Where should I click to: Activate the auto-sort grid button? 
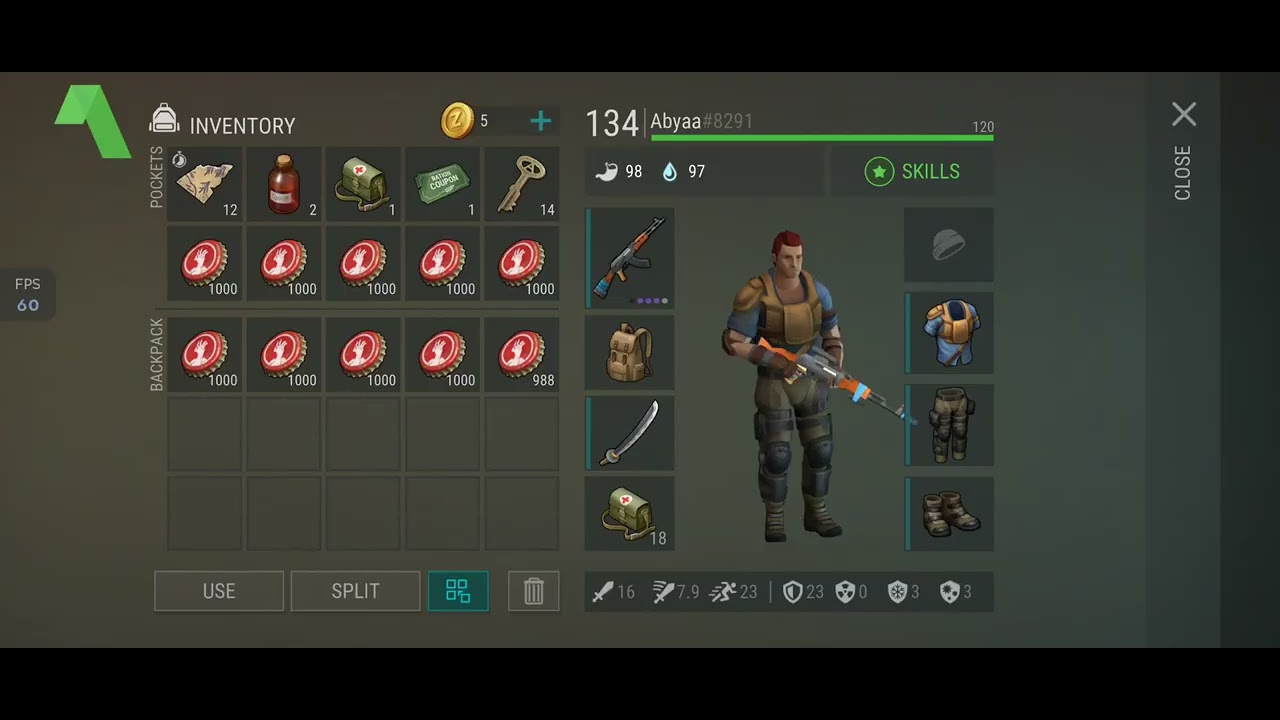458,591
